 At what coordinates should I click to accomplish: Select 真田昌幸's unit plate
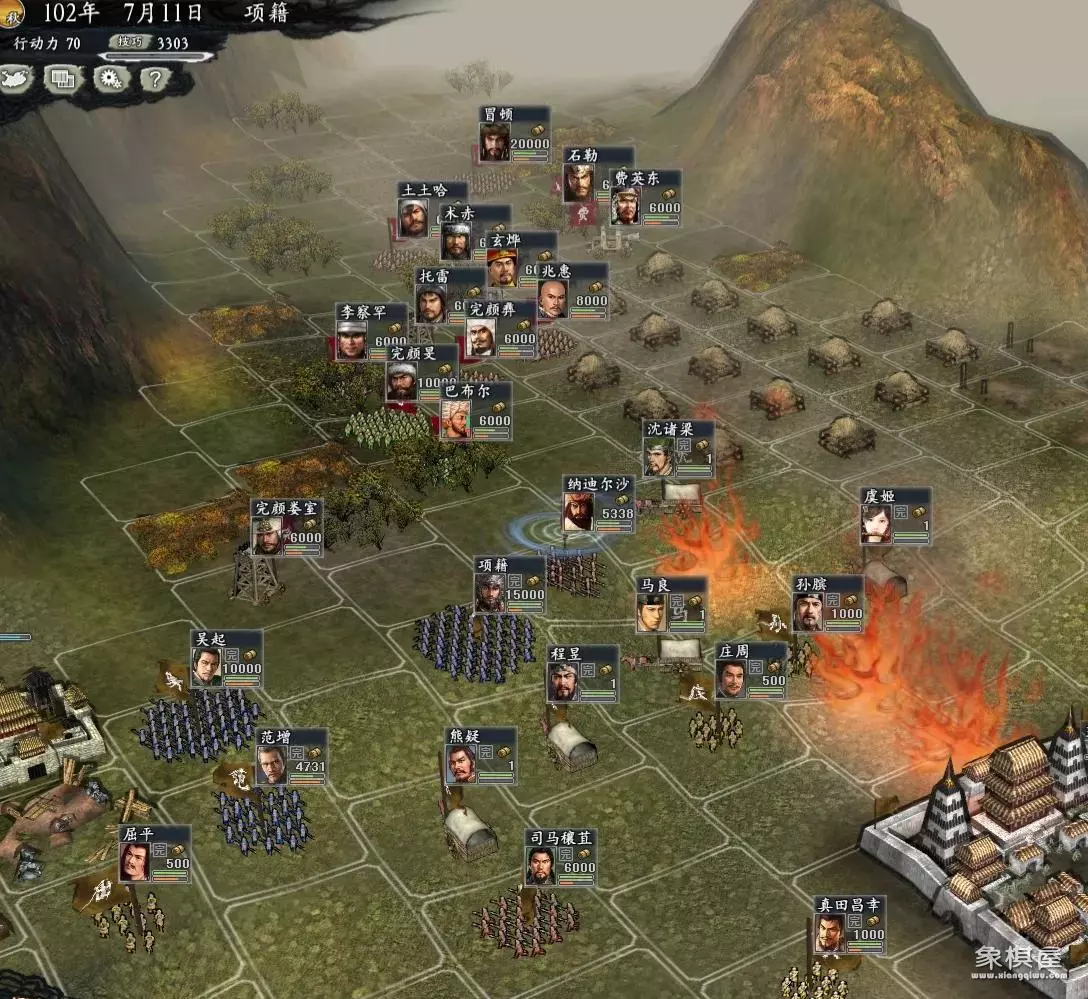(849, 925)
